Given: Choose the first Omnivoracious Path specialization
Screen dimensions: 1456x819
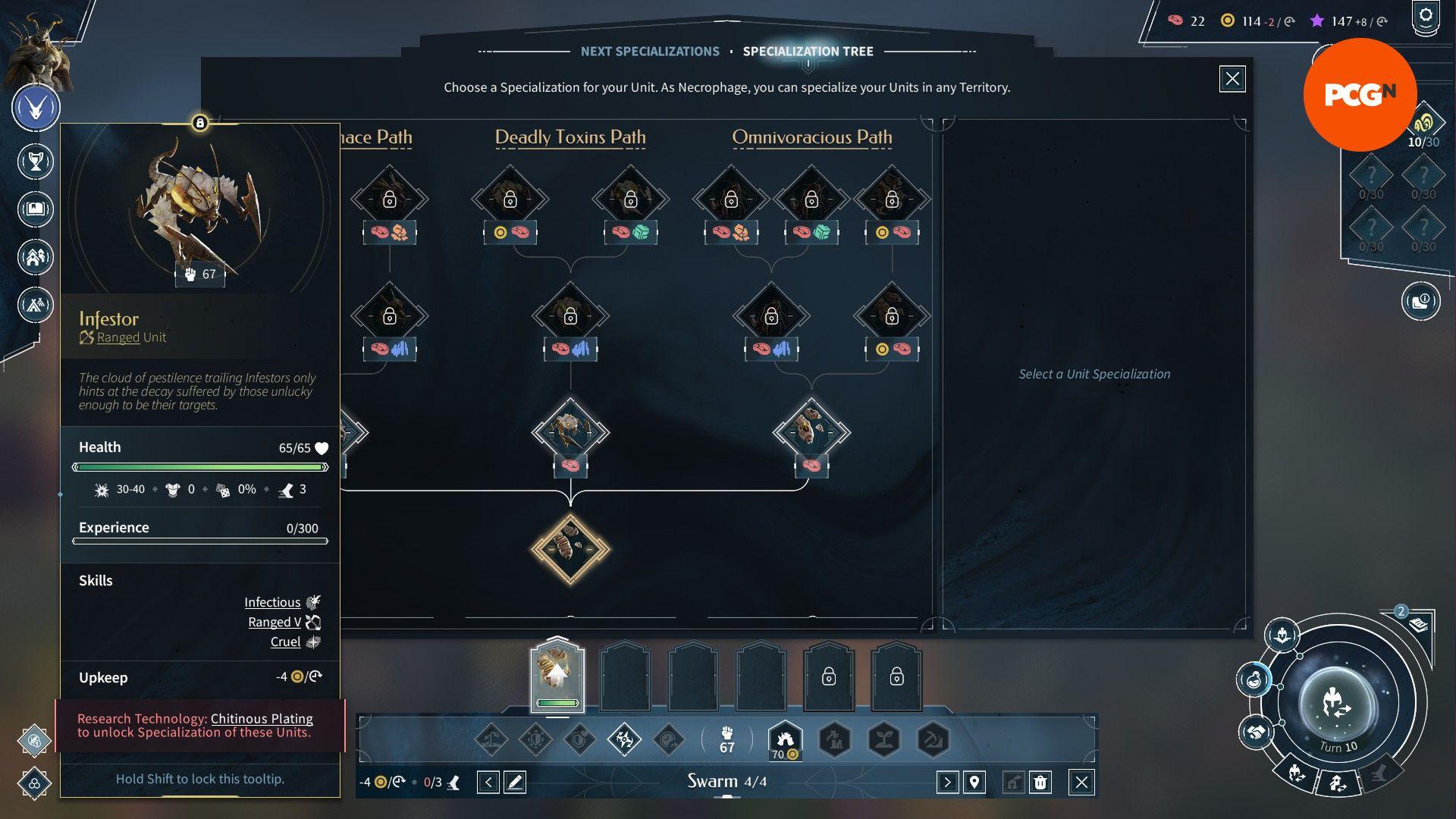Looking at the screenshot, I should pos(811,432).
